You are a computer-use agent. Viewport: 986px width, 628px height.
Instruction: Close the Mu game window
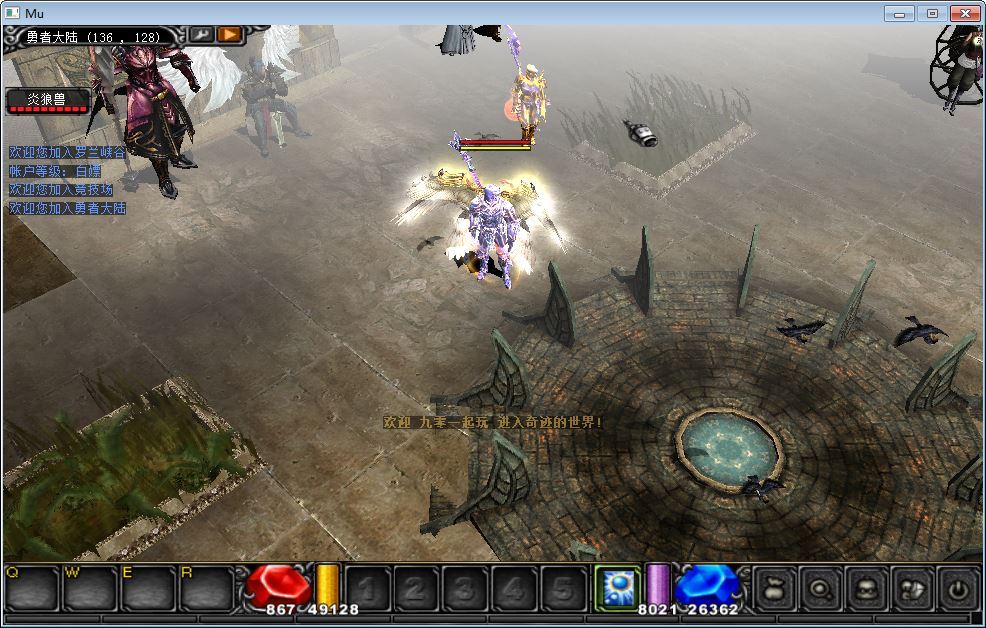[964, 13]
